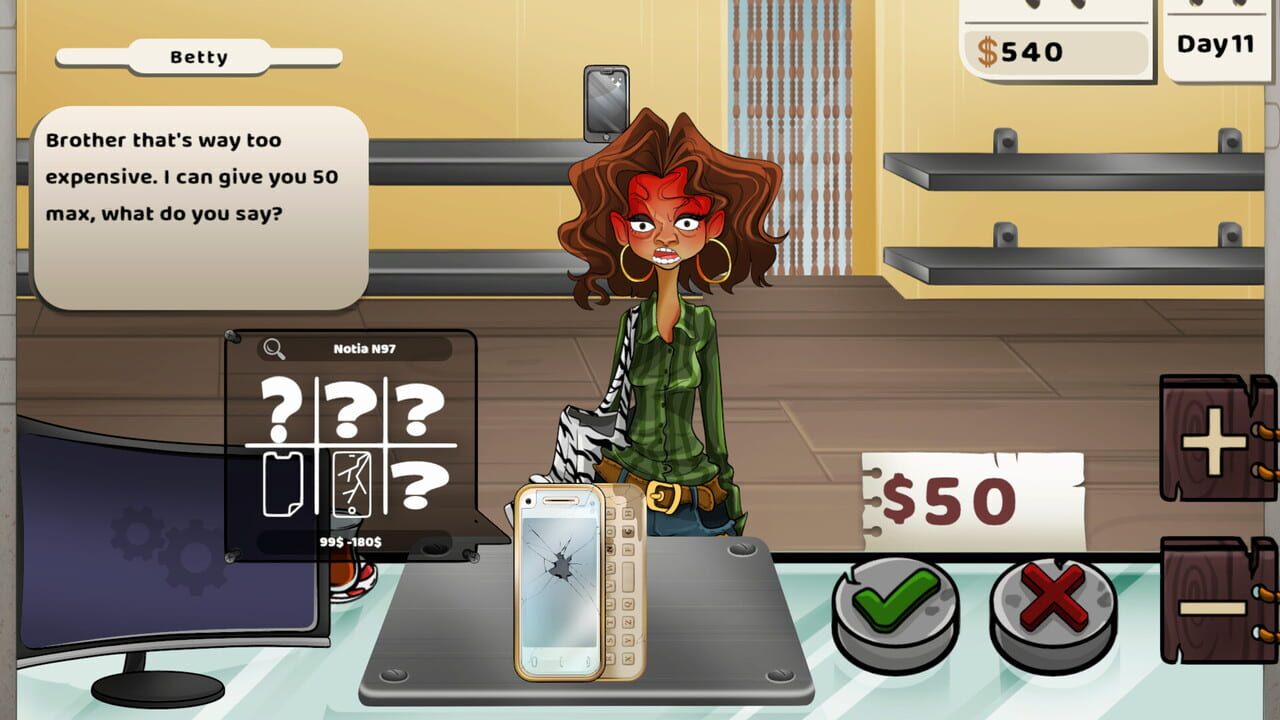The height and width of the screenshot is (720, 1280).
Task: Accept Betty's offer with the green checkmark
Action: point(893,601)
